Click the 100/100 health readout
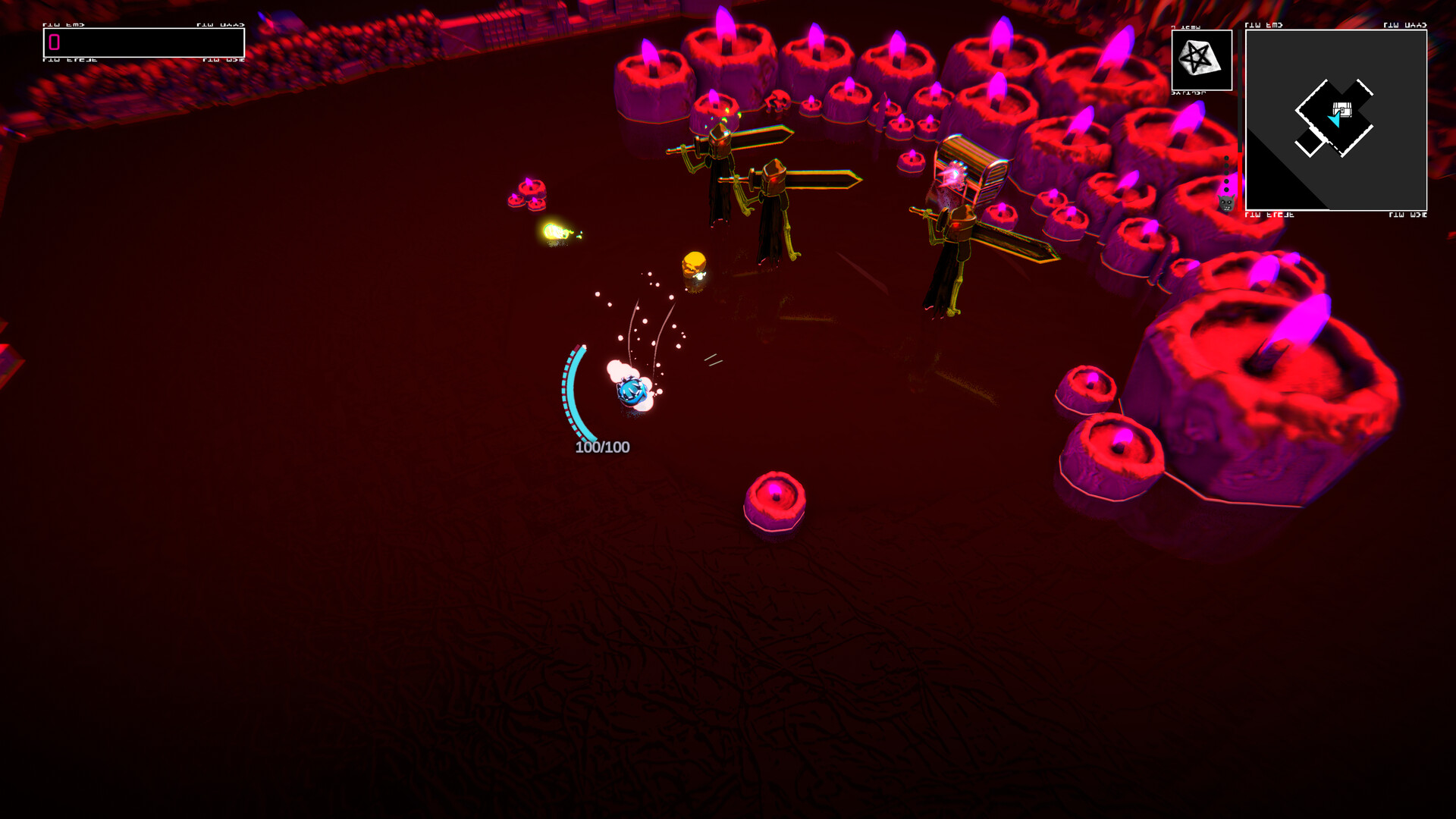This screenshot has height=819, width=1456. pos(603,446)
